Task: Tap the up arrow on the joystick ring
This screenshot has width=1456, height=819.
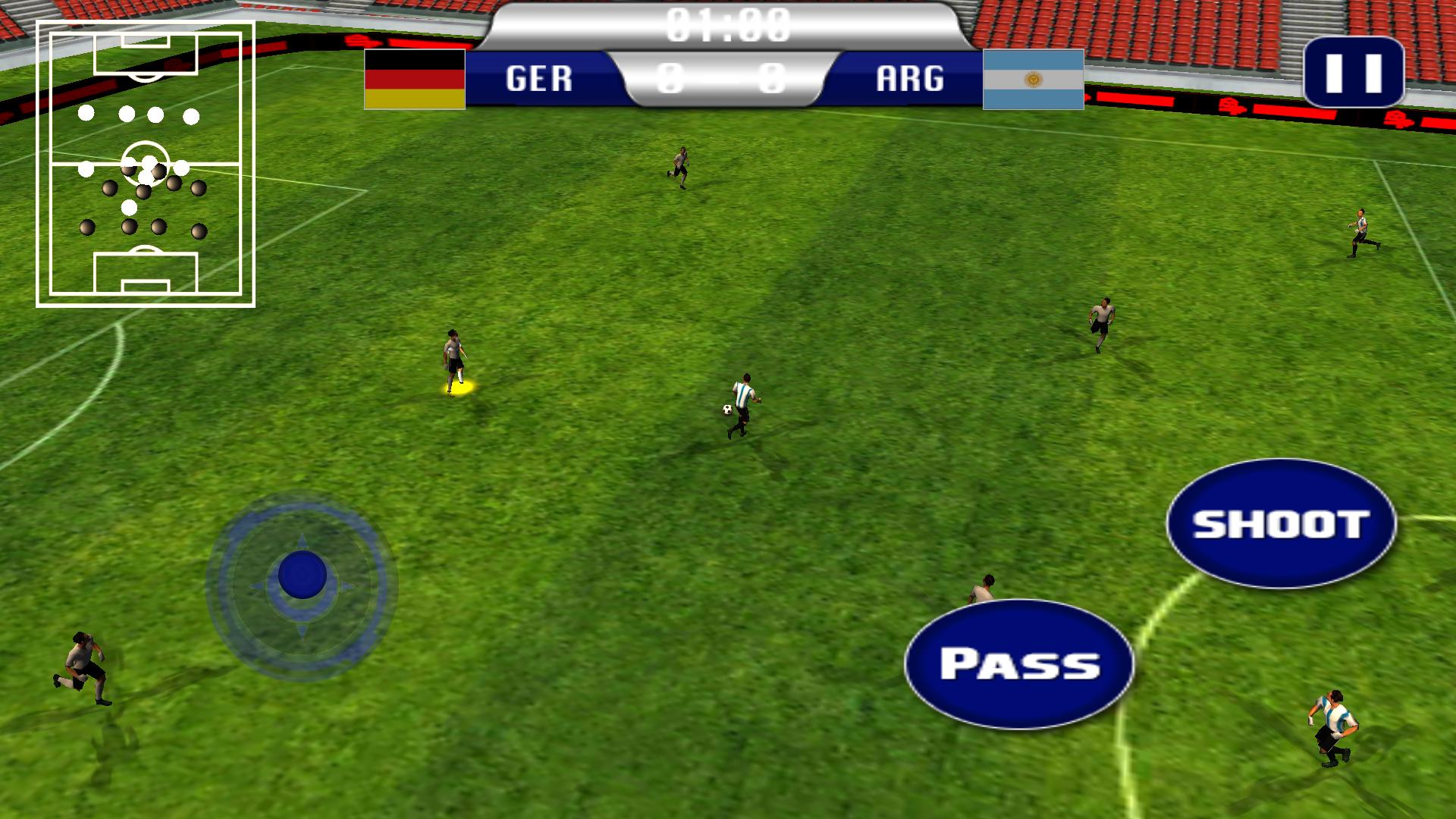Action: tap(302, 541)
